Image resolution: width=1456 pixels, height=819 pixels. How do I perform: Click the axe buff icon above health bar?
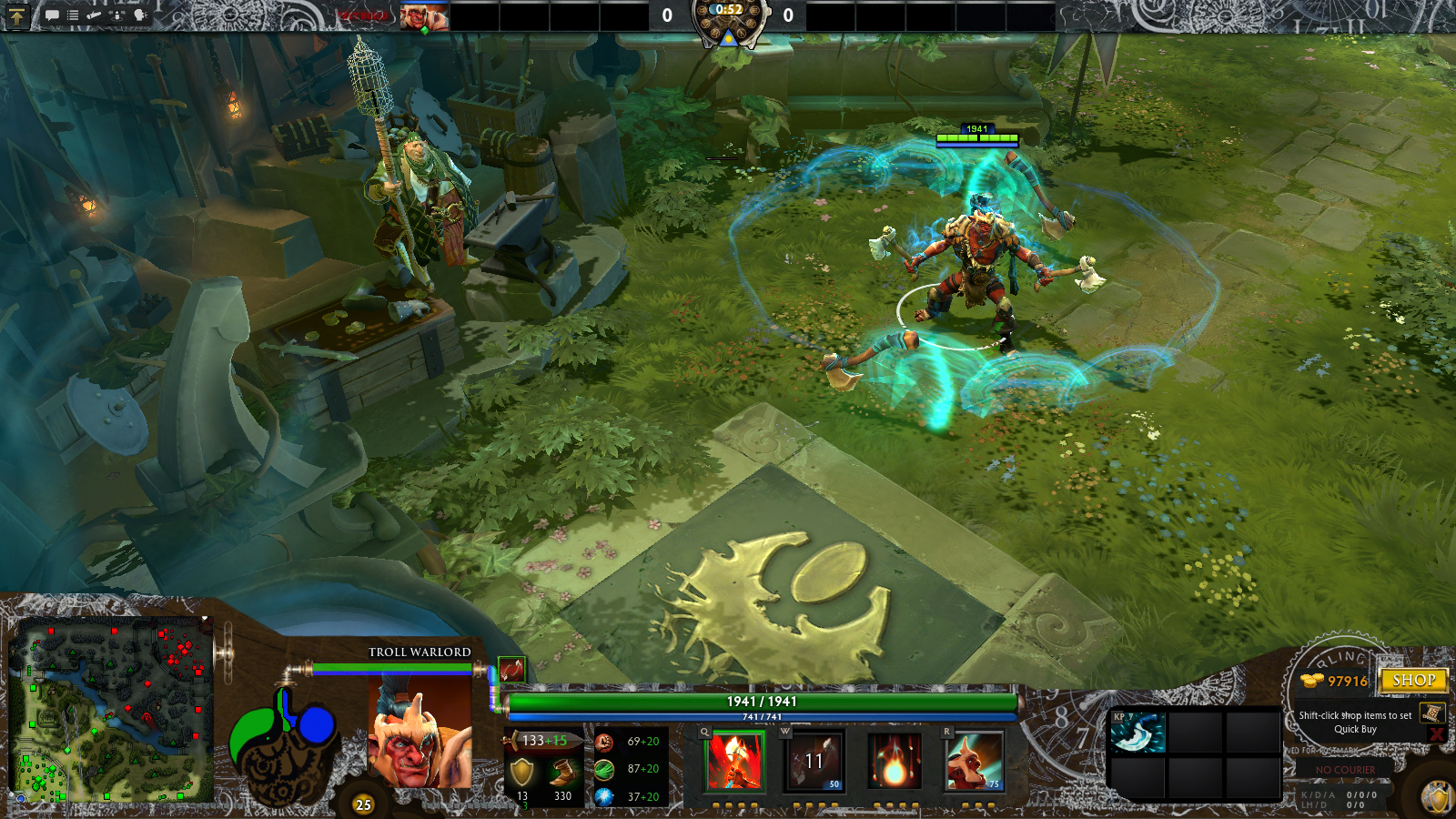click(x=511, y=670)
